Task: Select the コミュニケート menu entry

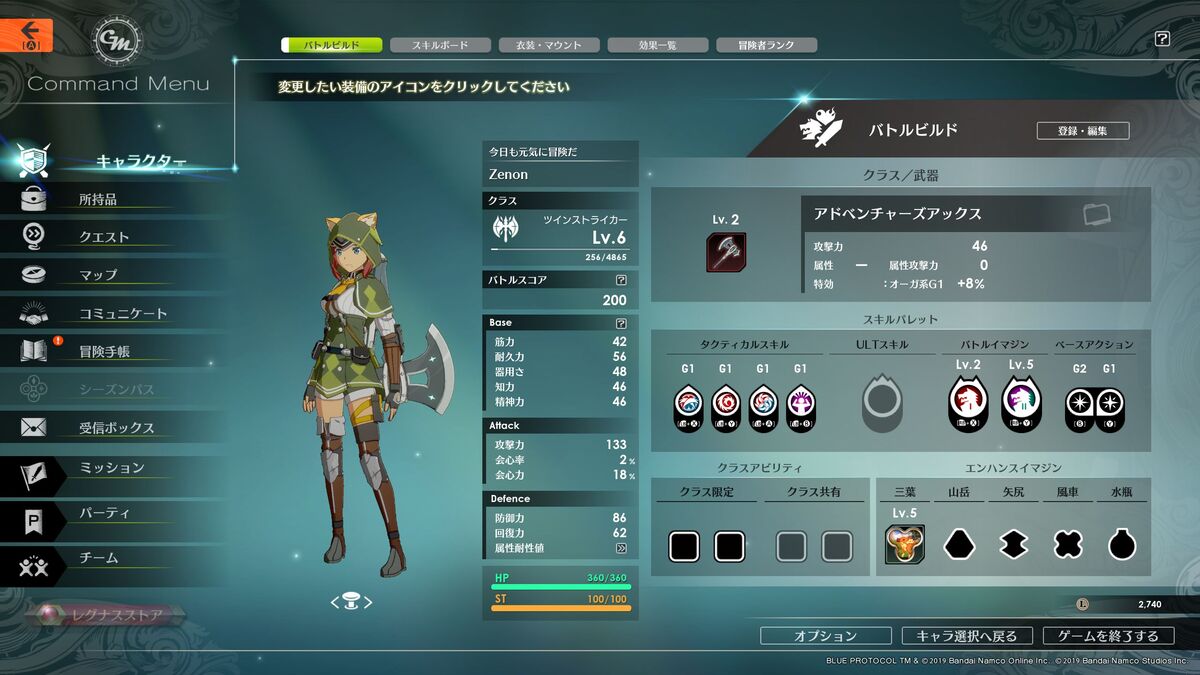Action: 122,313
